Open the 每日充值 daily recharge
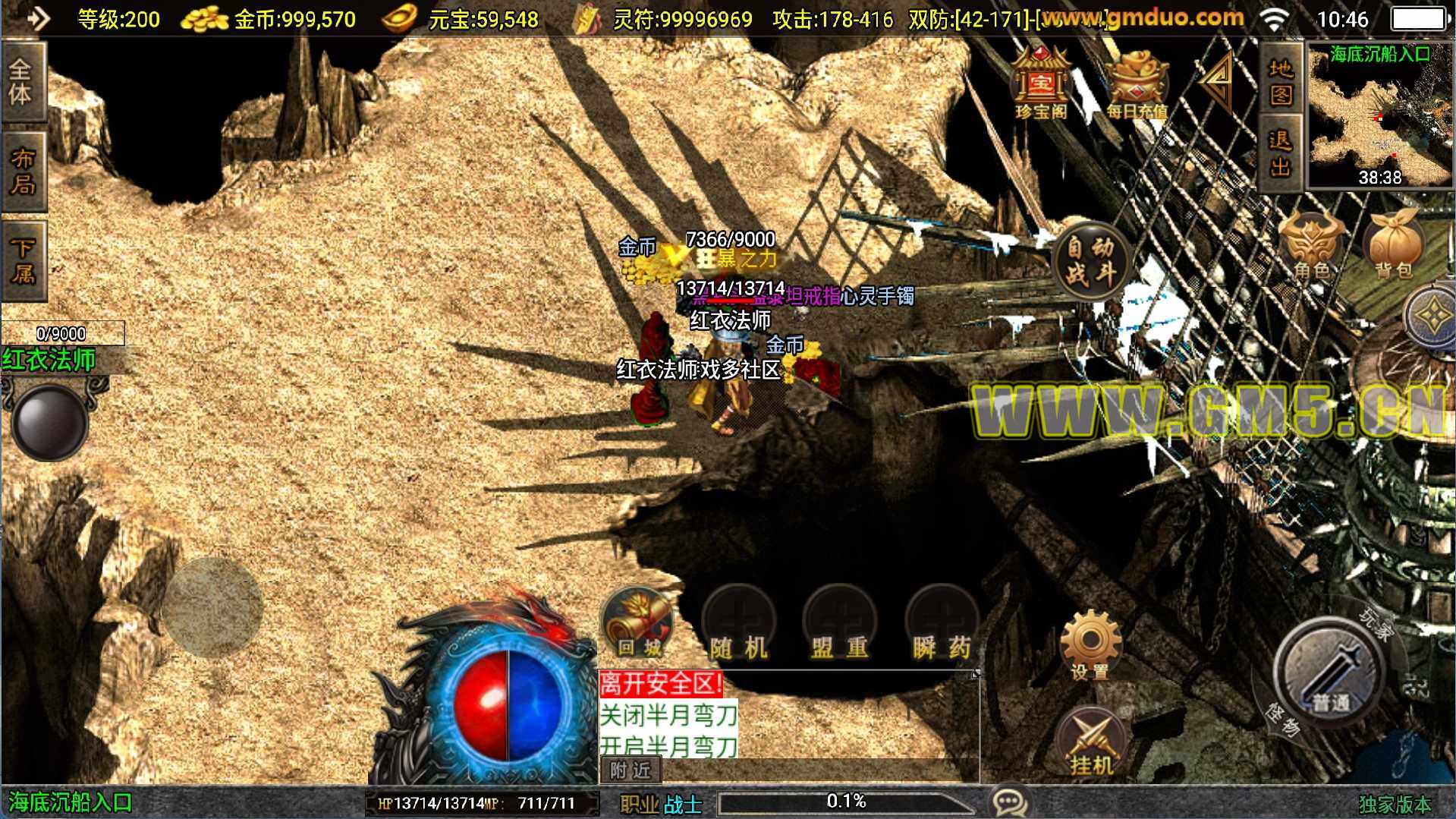Screen dimensions: 1456x819 [1136, 83]
